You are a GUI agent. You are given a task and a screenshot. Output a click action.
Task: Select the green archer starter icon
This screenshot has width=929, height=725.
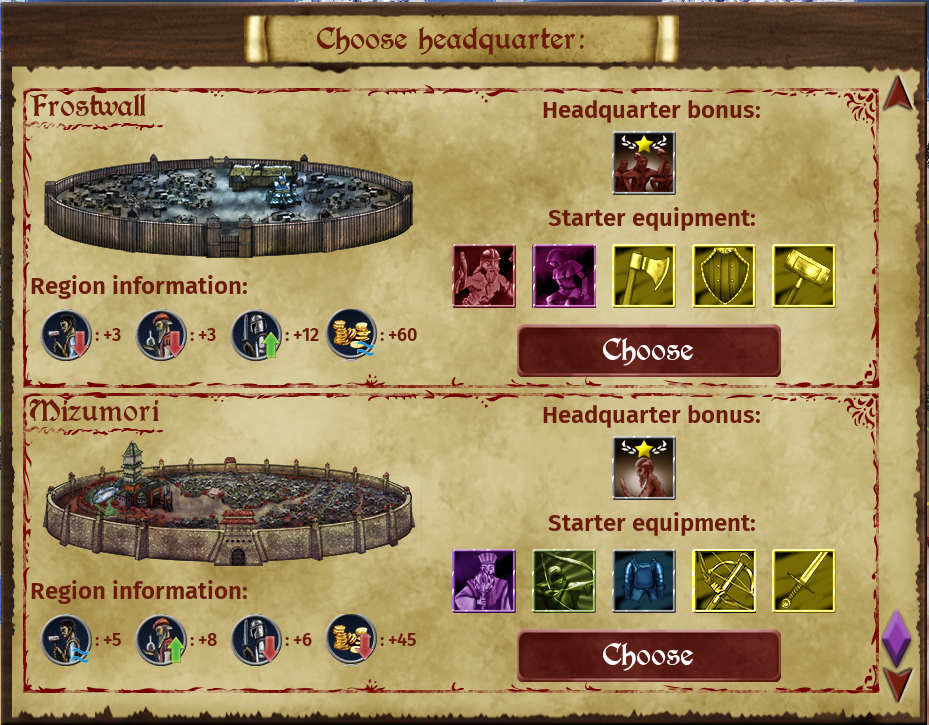[564, 581]
